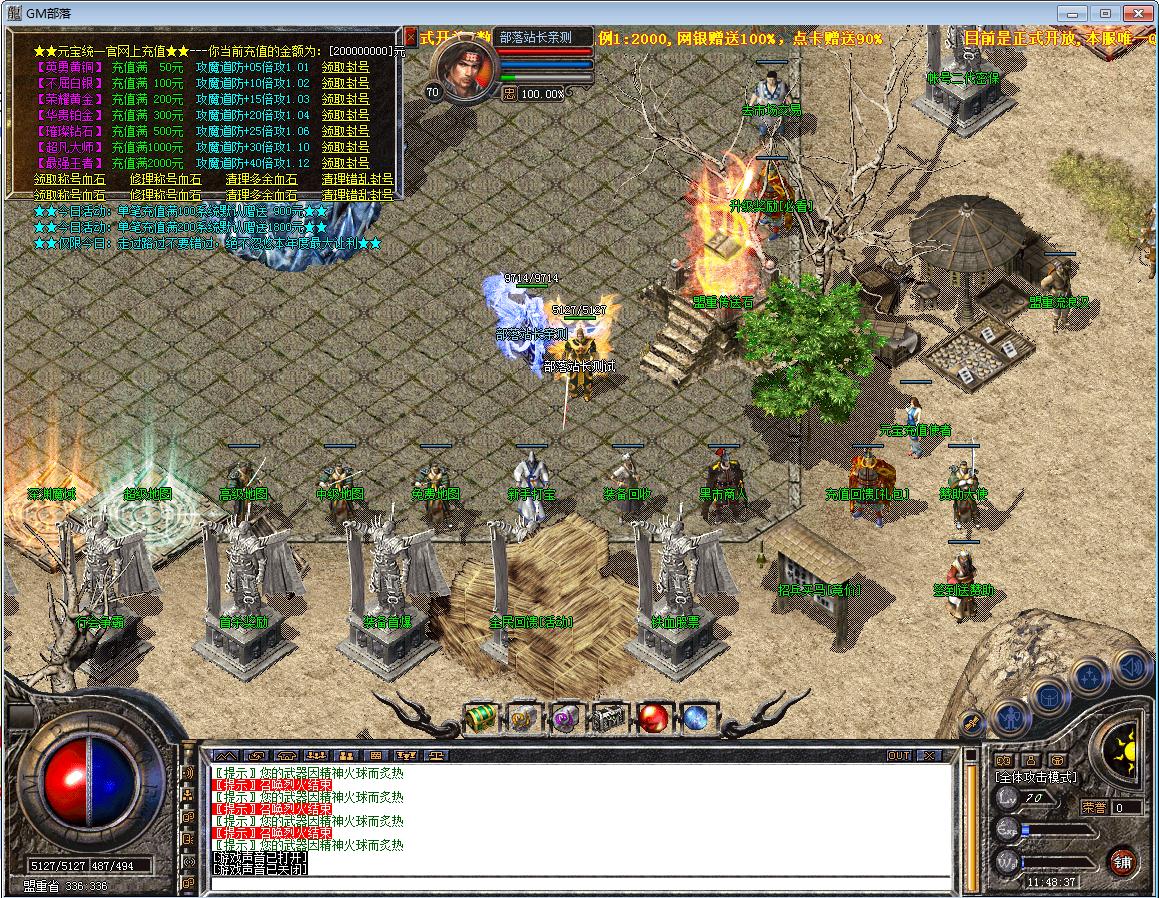The height and width of the screenshot is (898, 1159).
Task: Claim the 最强王者 title link
Action: point(345,163)
